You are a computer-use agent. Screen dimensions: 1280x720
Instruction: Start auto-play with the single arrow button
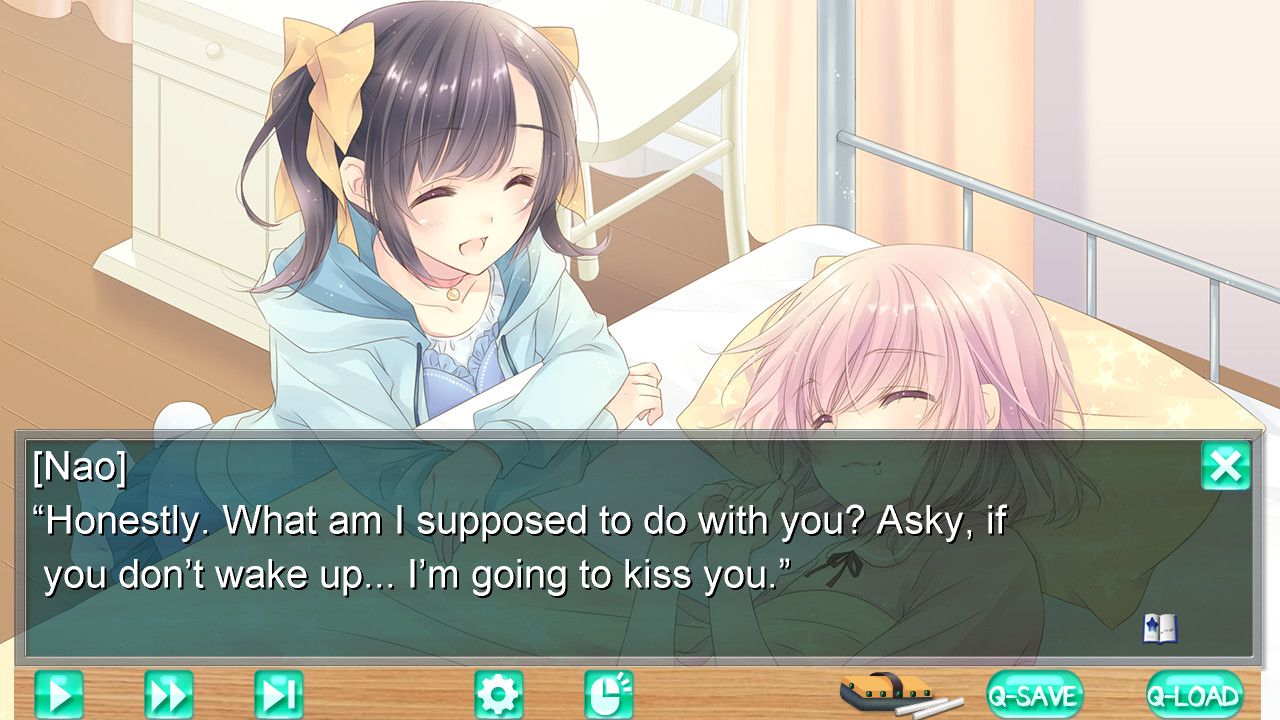pyautogui.click(x=59, y=694)
